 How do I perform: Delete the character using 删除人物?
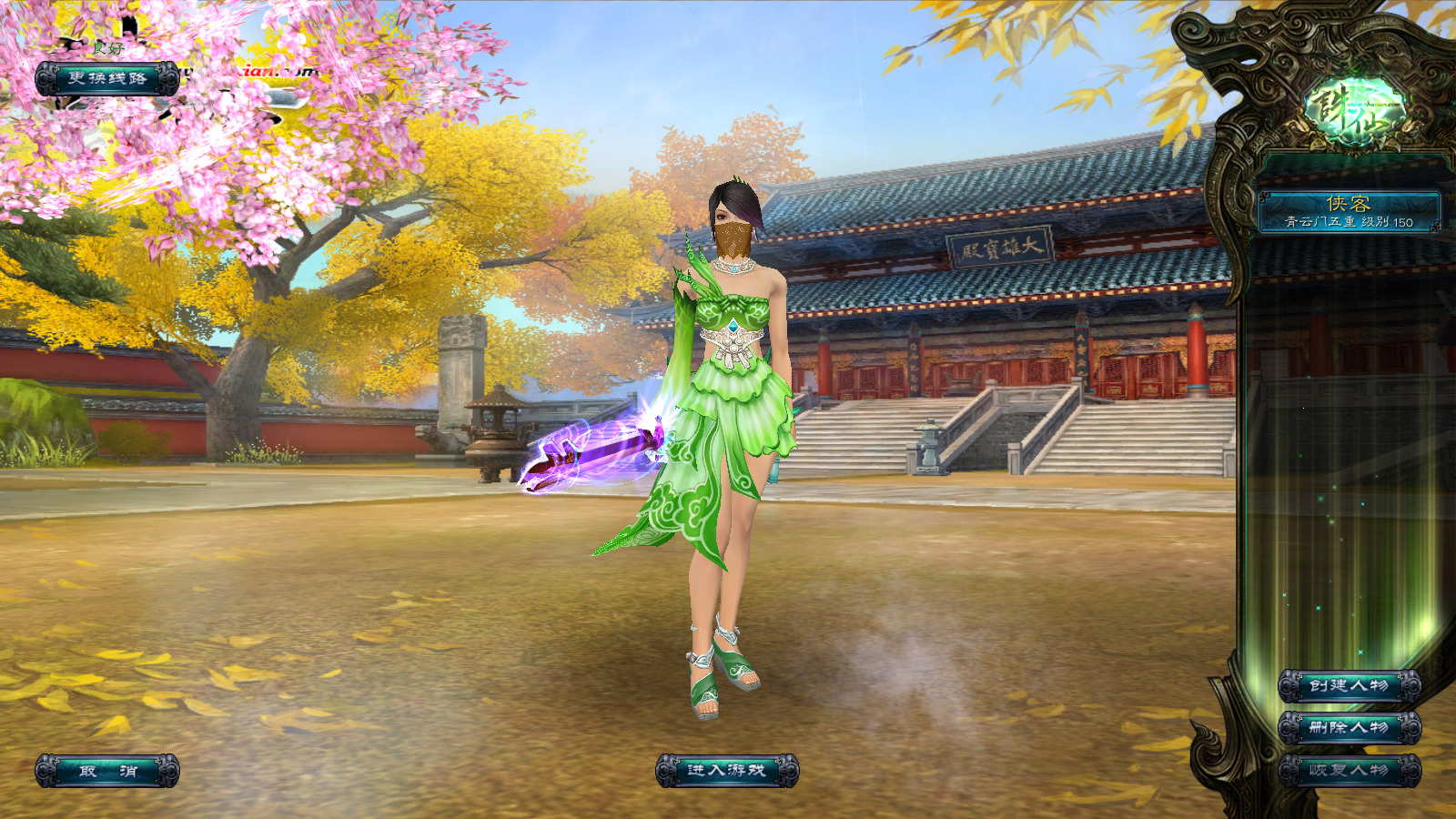point(1349,728)
